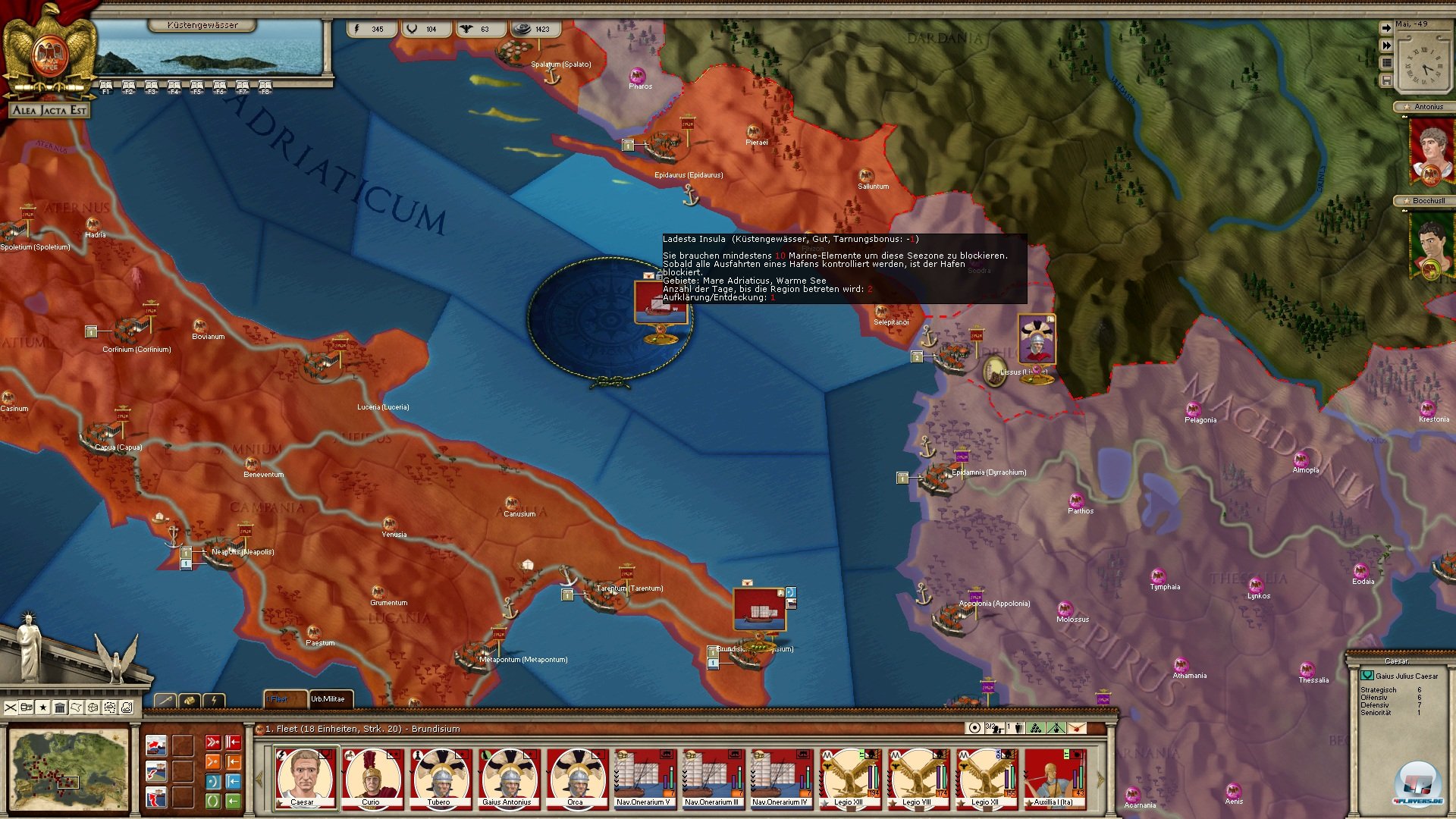
Task: Set the red assault posture button
Action: coord(213,742)
